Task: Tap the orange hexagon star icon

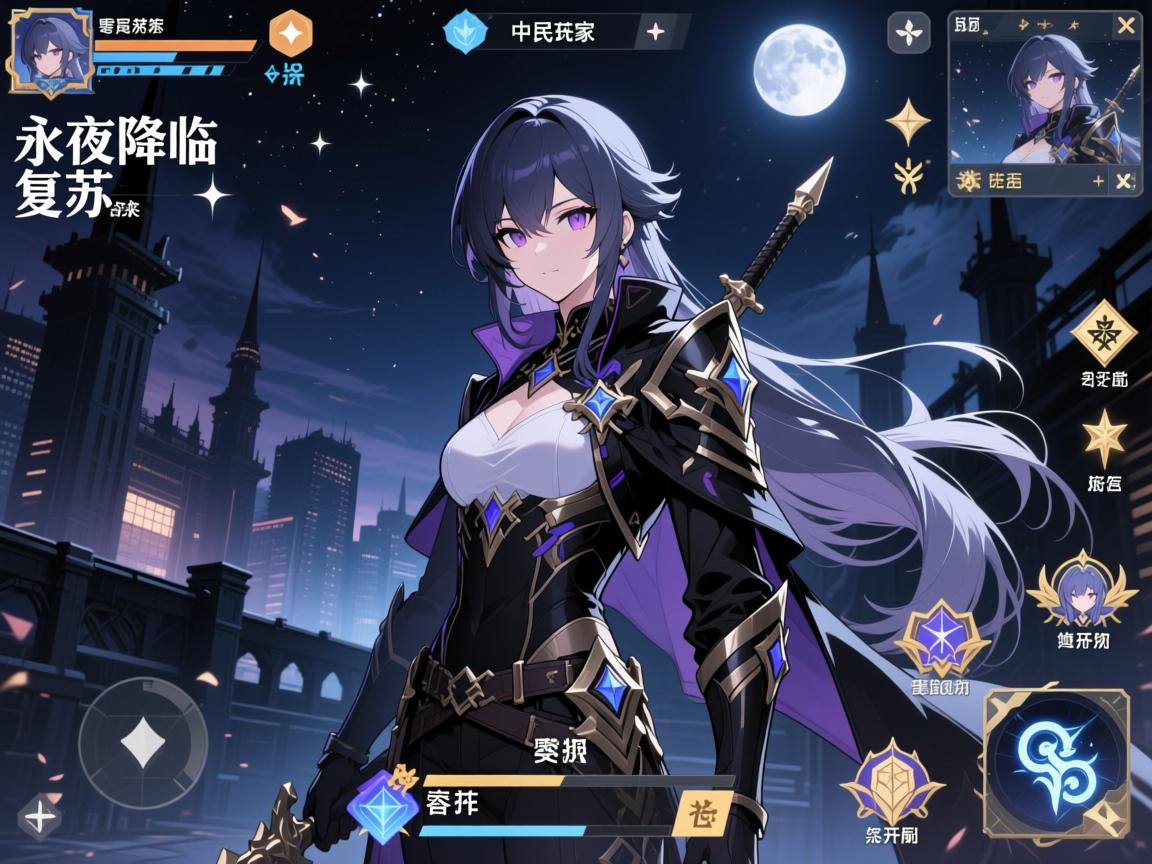Action: 291,34
